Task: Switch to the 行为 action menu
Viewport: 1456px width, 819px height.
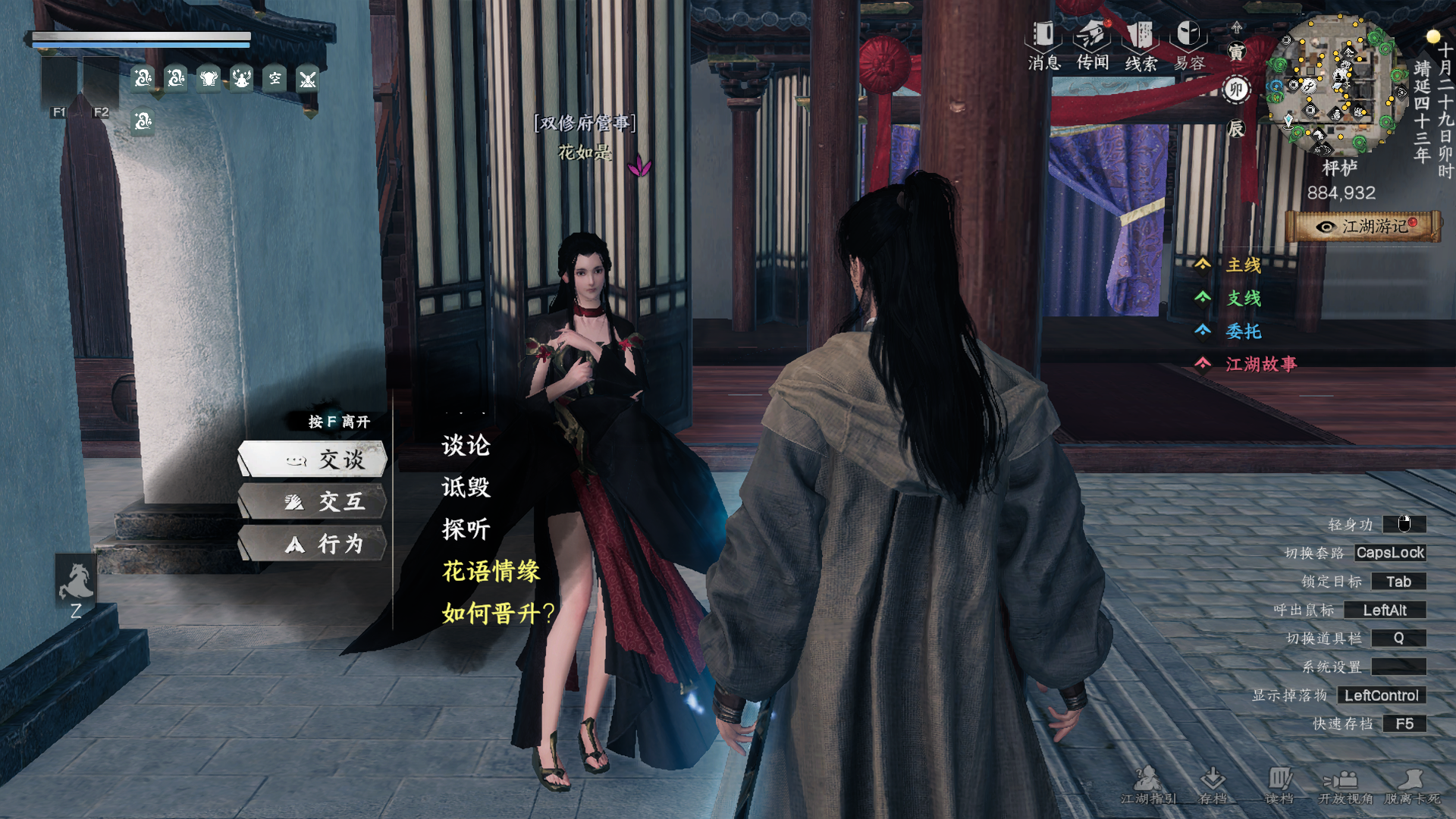Action: 315,544
